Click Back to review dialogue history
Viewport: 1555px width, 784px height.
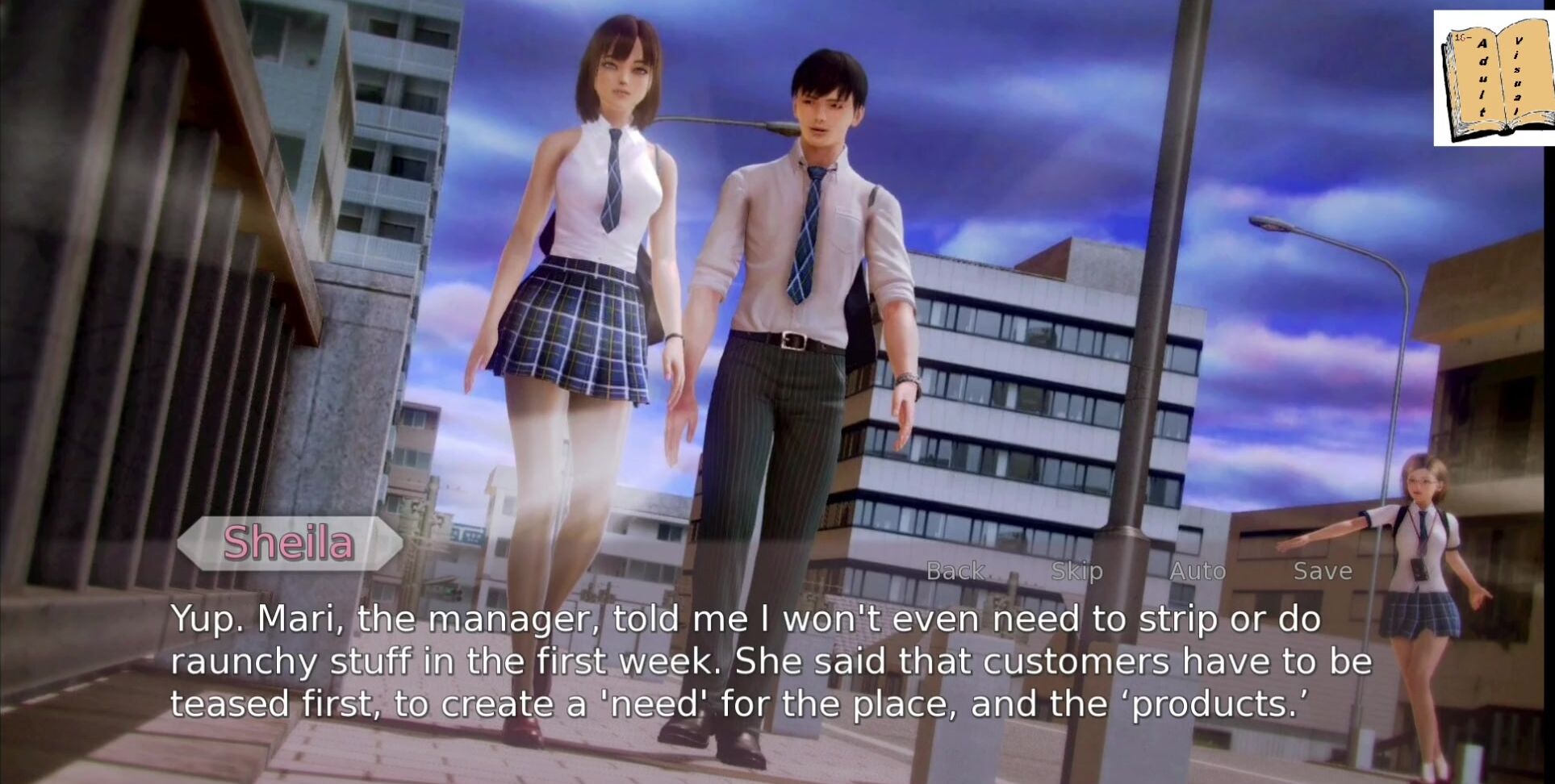pos(955,571)
